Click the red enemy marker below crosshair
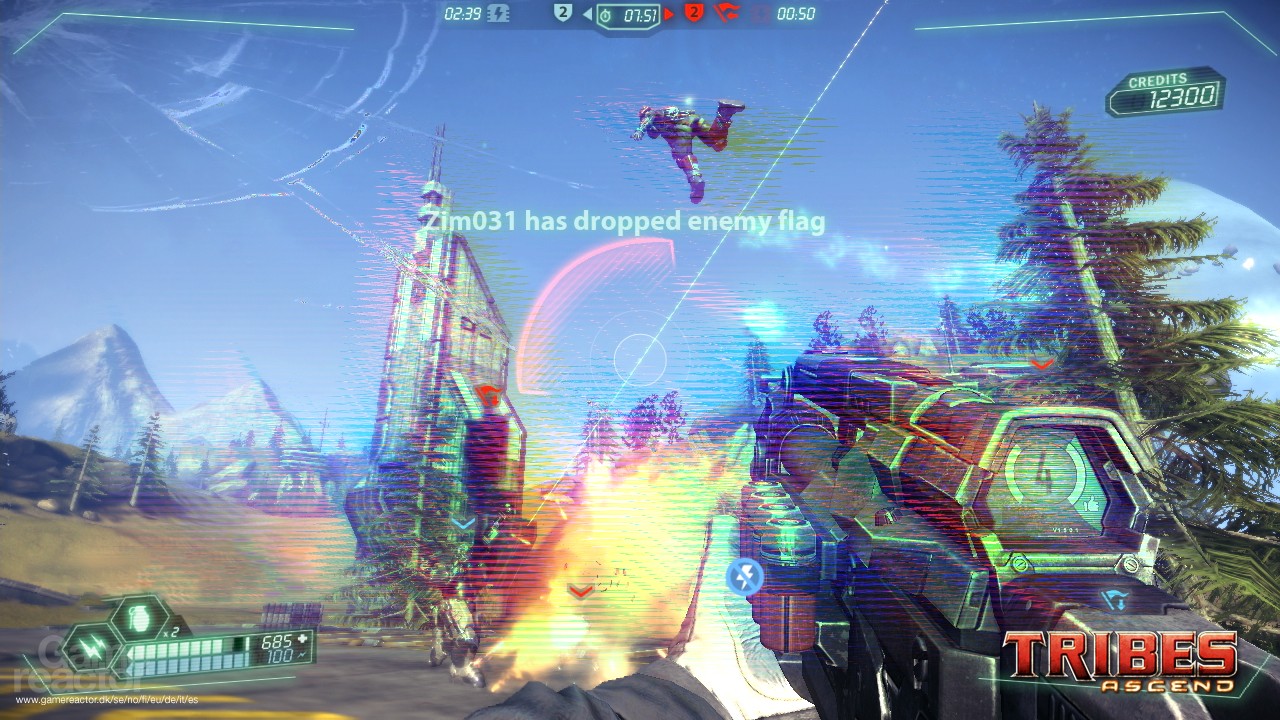This screenshot has width=1280, height=720. pos(578,590)
